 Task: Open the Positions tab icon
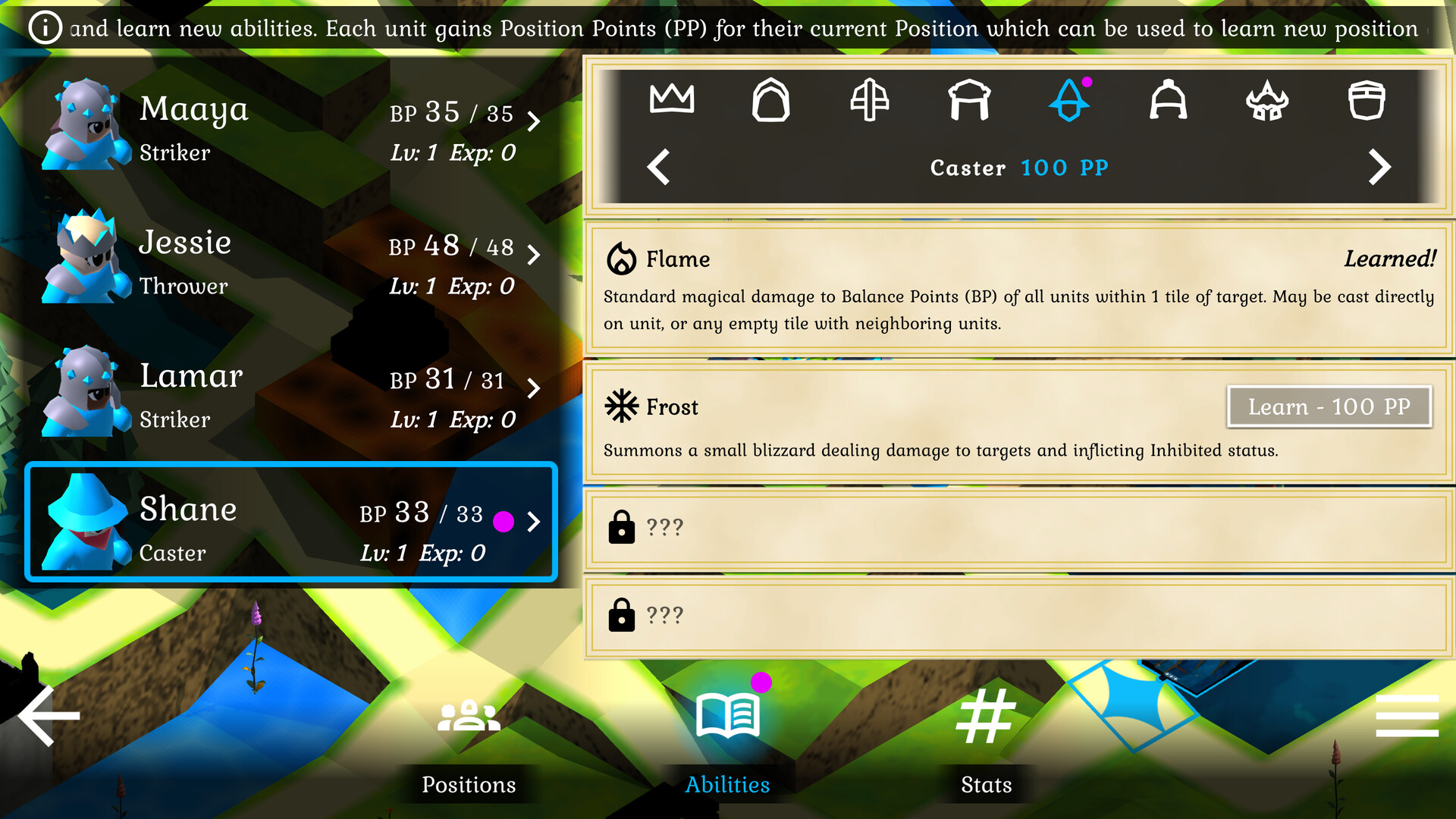click(x=468, y=717)
